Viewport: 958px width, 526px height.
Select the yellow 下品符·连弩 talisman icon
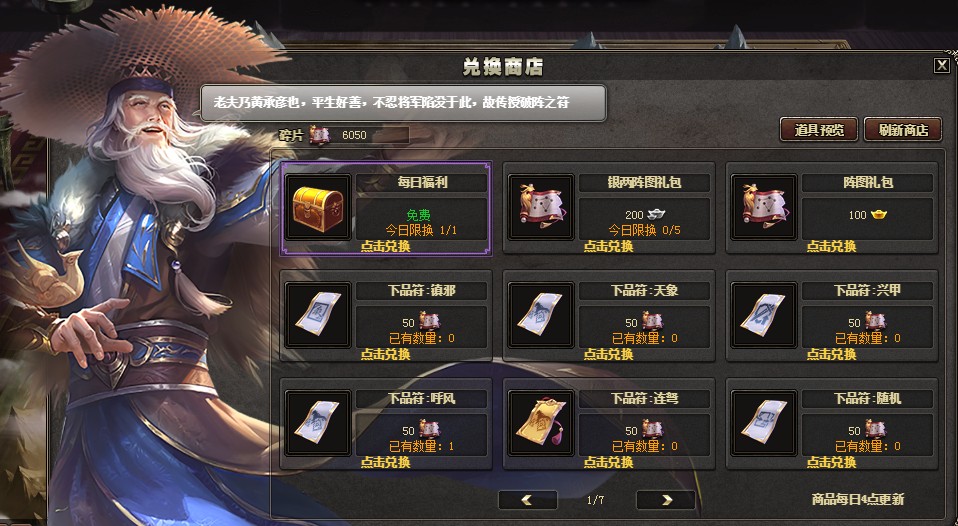coord(541,423)
